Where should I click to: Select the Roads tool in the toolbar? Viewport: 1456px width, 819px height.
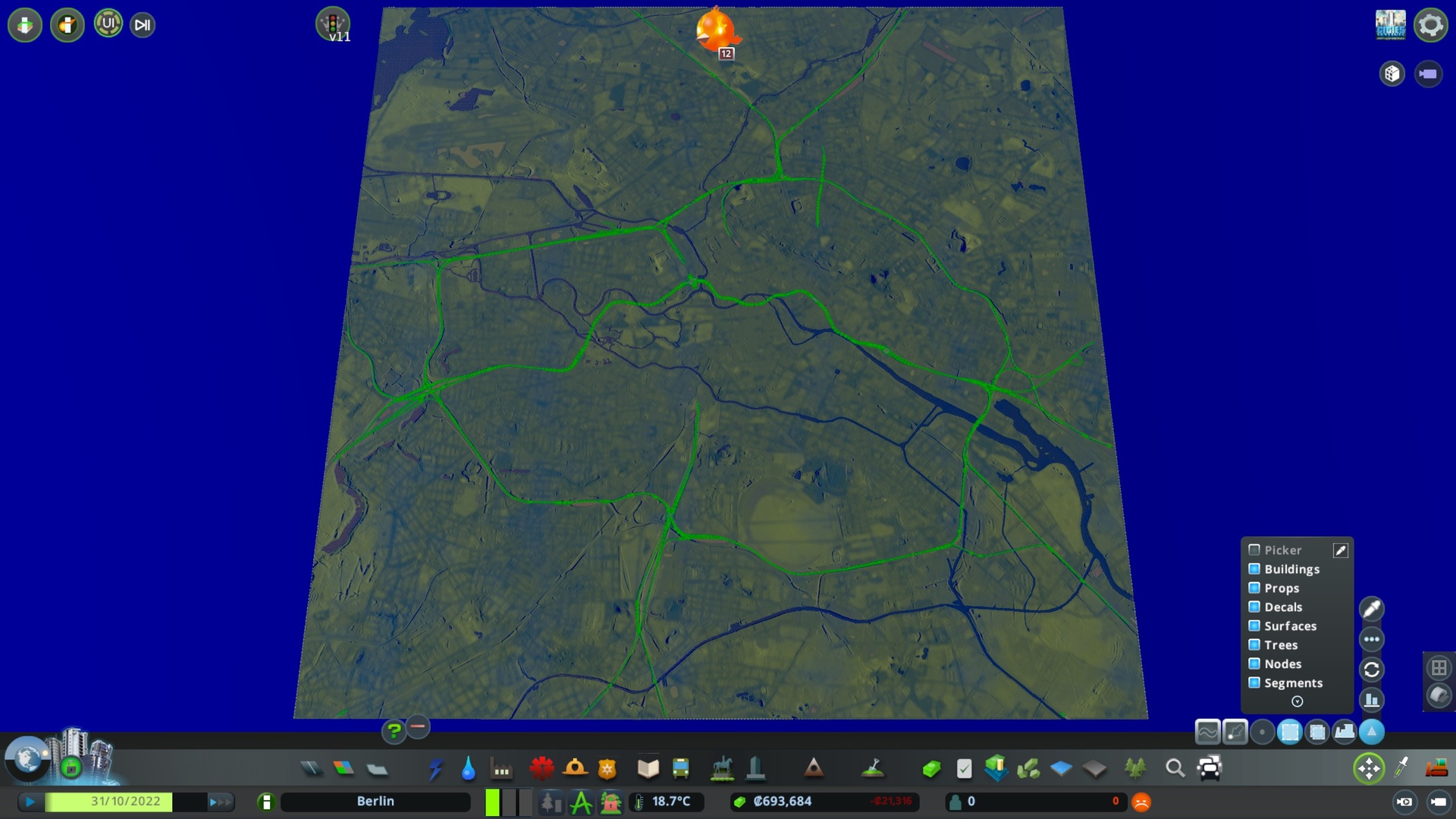310,768
